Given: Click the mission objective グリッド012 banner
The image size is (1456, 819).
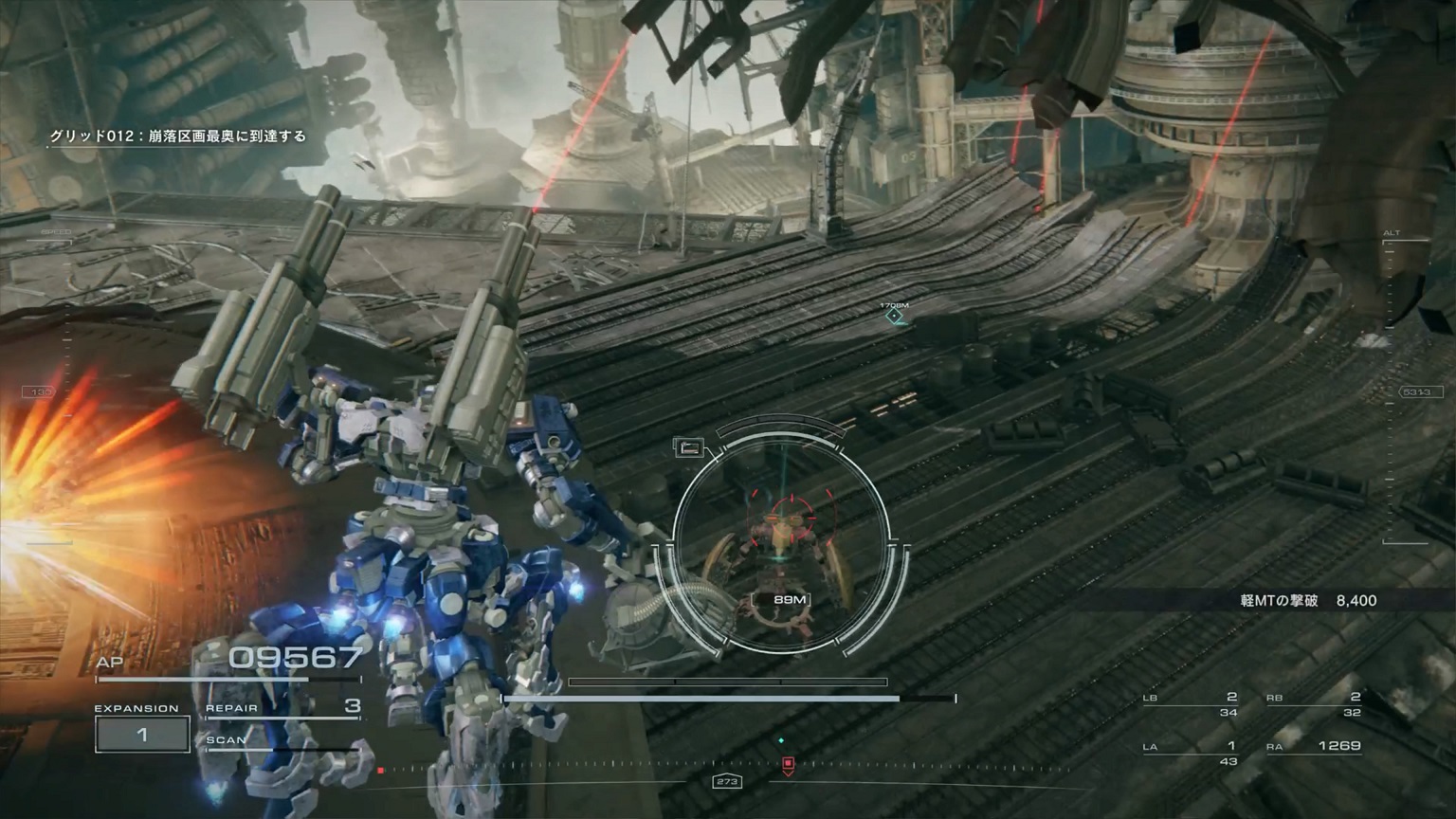Looking at the screenshot, I should click(176, 136).
